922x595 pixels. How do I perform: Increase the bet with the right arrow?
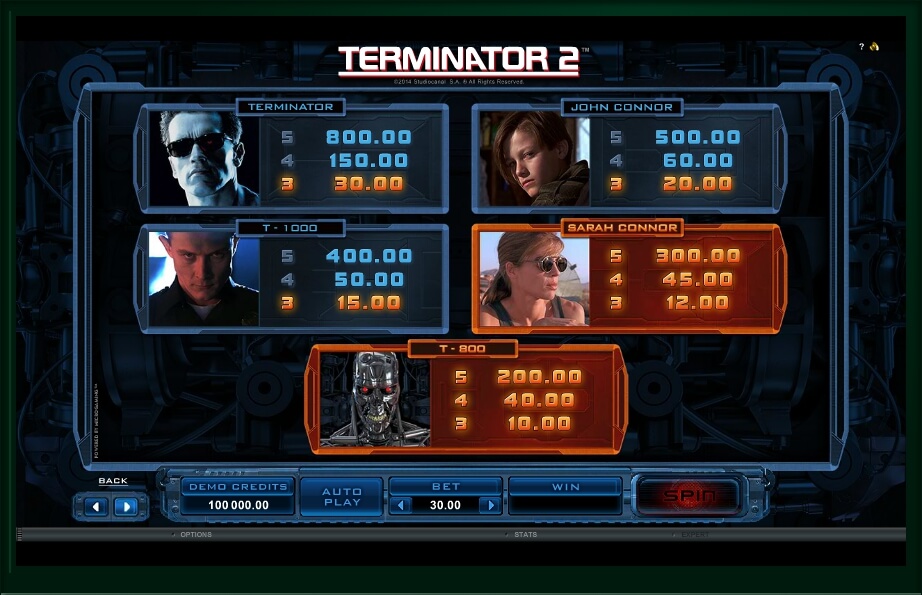pos(489,505)
